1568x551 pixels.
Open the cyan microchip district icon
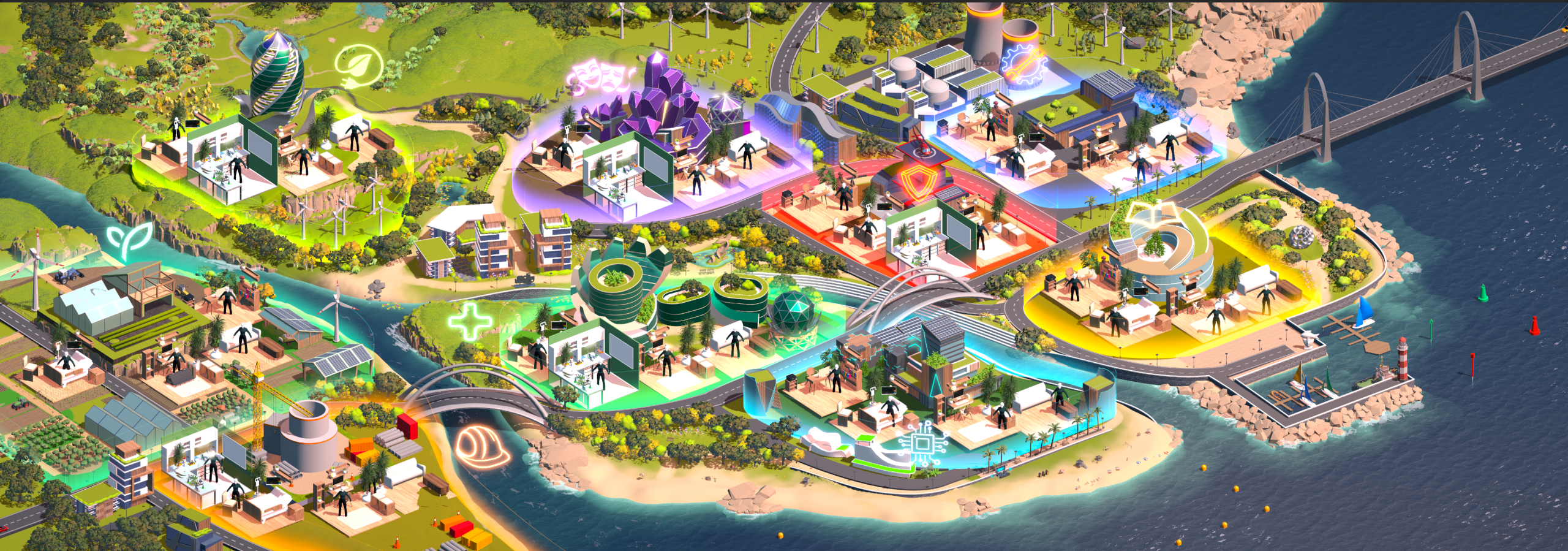coord(921,443)
